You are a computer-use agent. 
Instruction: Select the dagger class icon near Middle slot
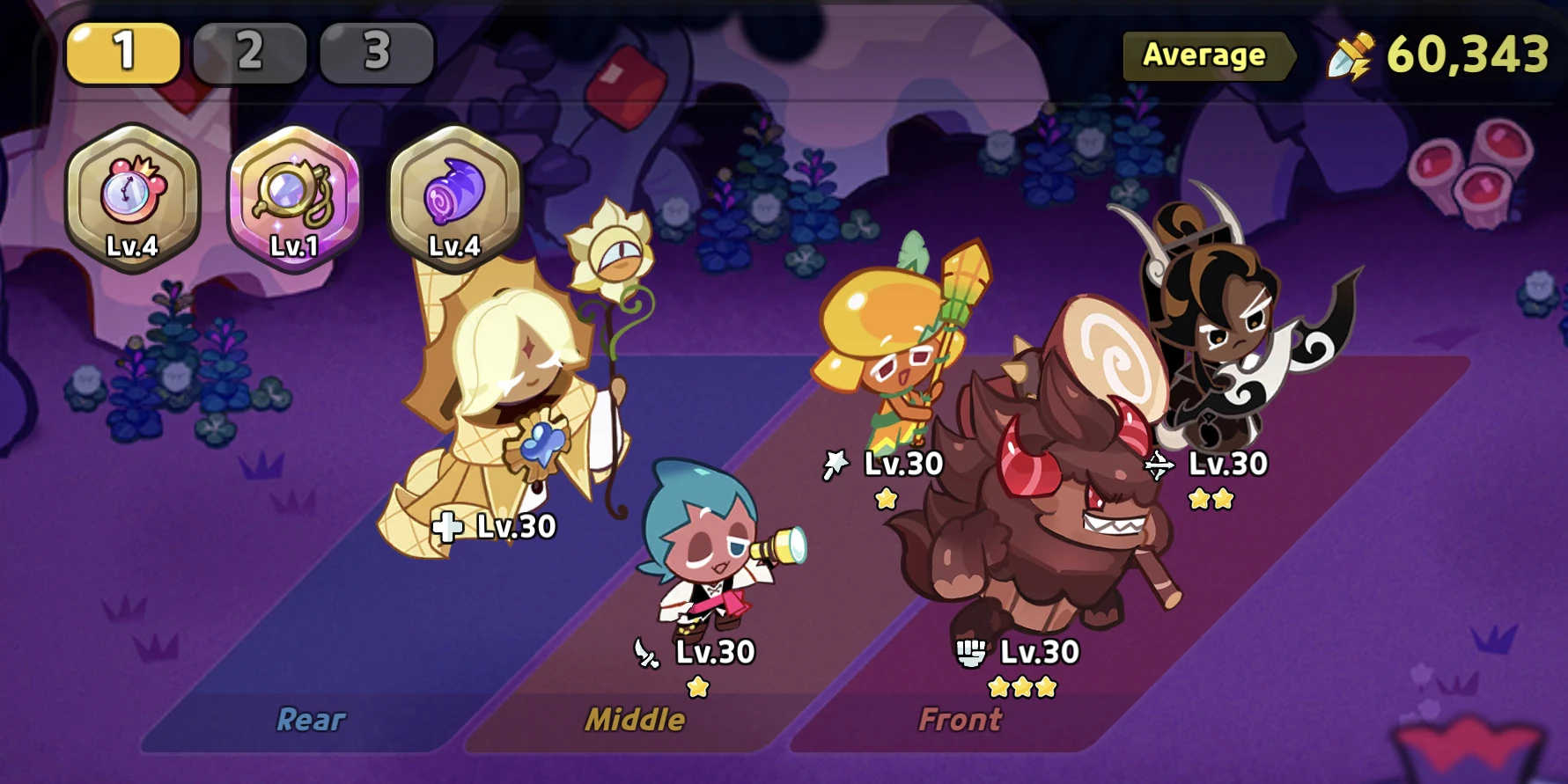tap(645, 654)
